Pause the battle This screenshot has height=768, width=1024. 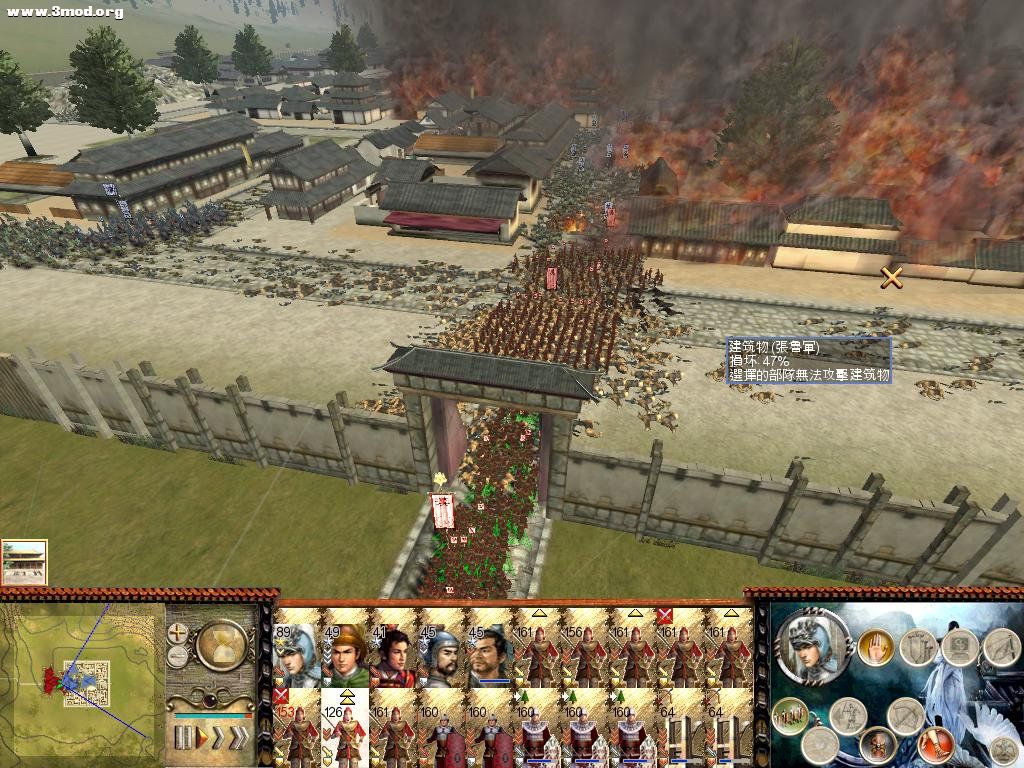click(x=183, y=738)
